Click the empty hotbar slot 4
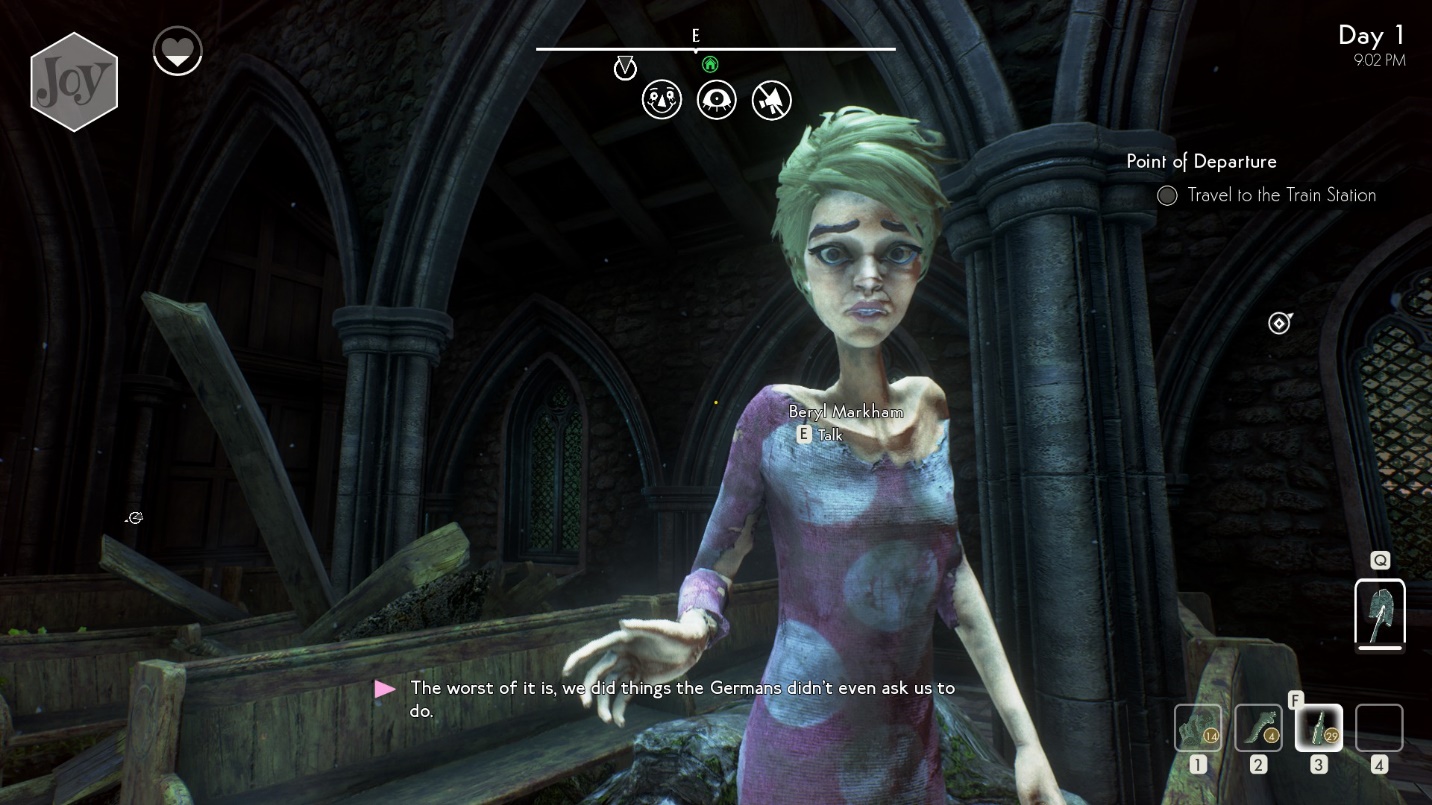 1379,727
